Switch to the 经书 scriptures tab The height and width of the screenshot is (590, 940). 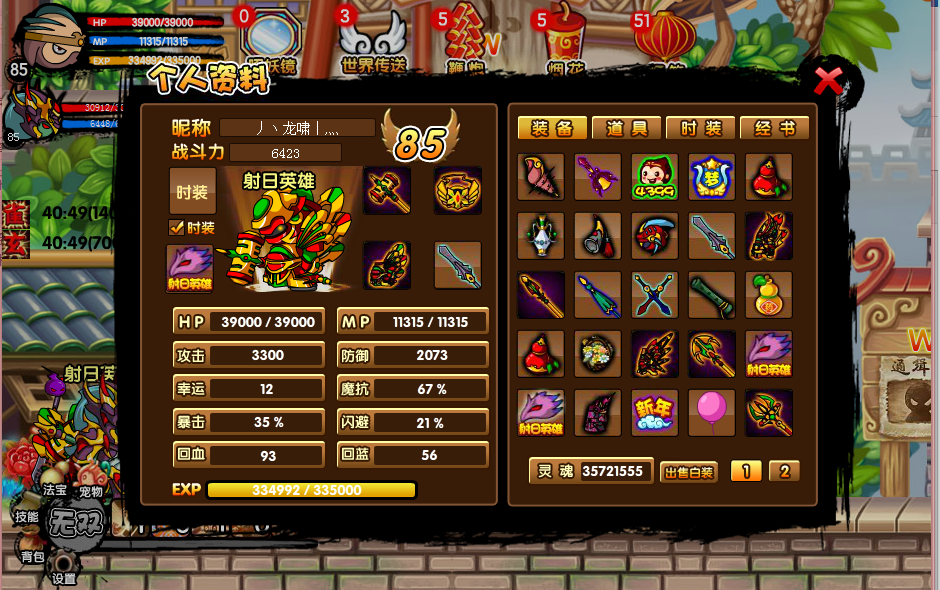[x=774, y=128]
